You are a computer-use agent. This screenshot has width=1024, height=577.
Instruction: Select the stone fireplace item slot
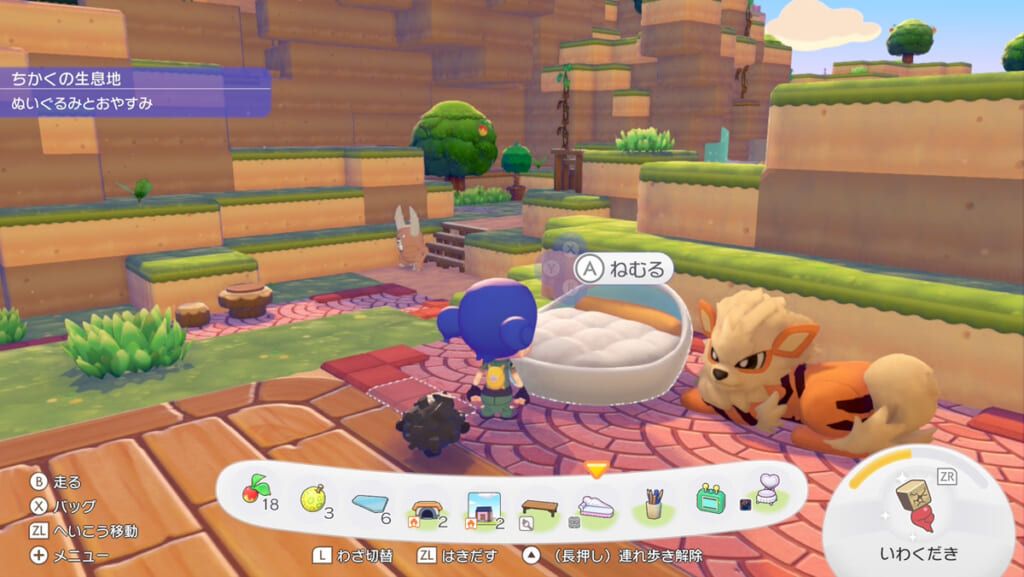pos(426,501)
